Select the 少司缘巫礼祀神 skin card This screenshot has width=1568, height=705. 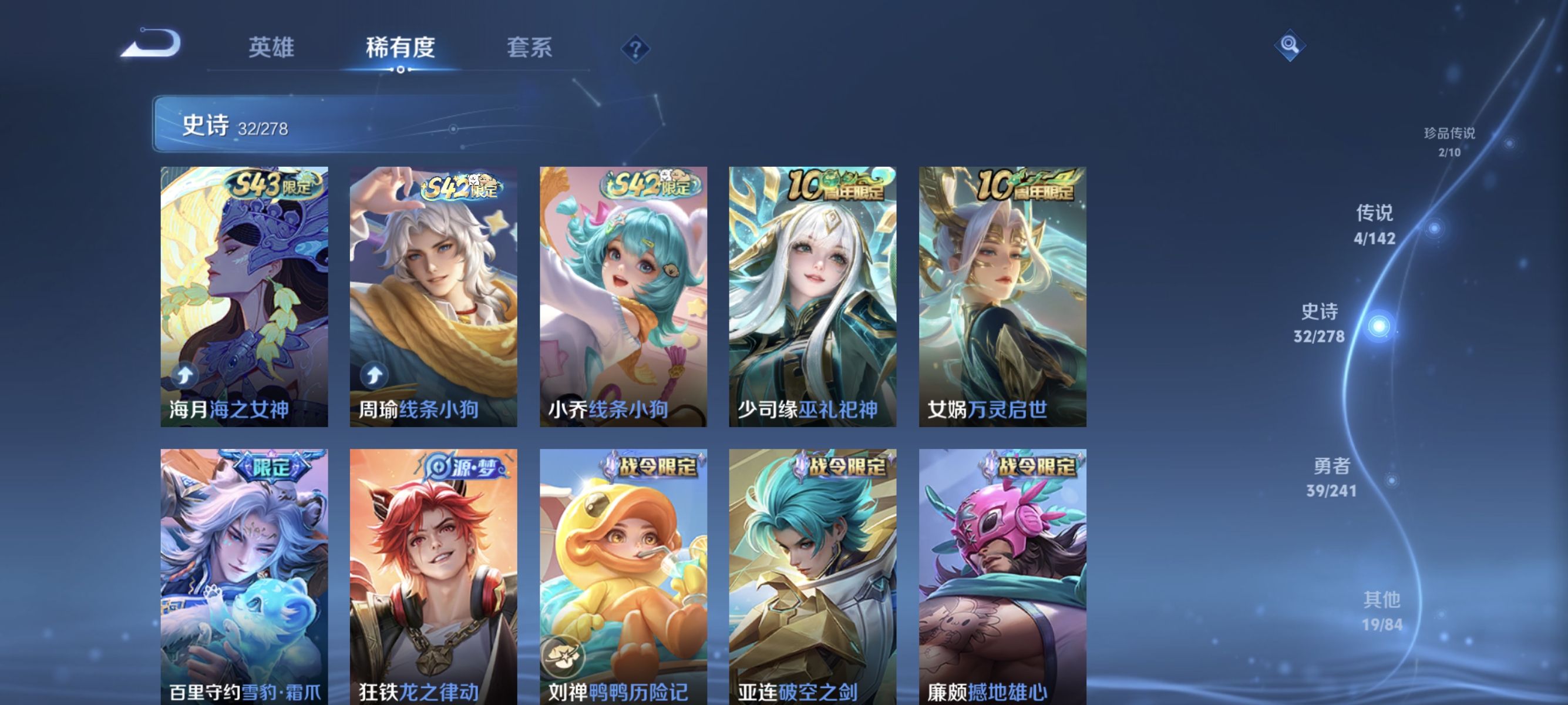pyautogui.click(x=813, y=292)
